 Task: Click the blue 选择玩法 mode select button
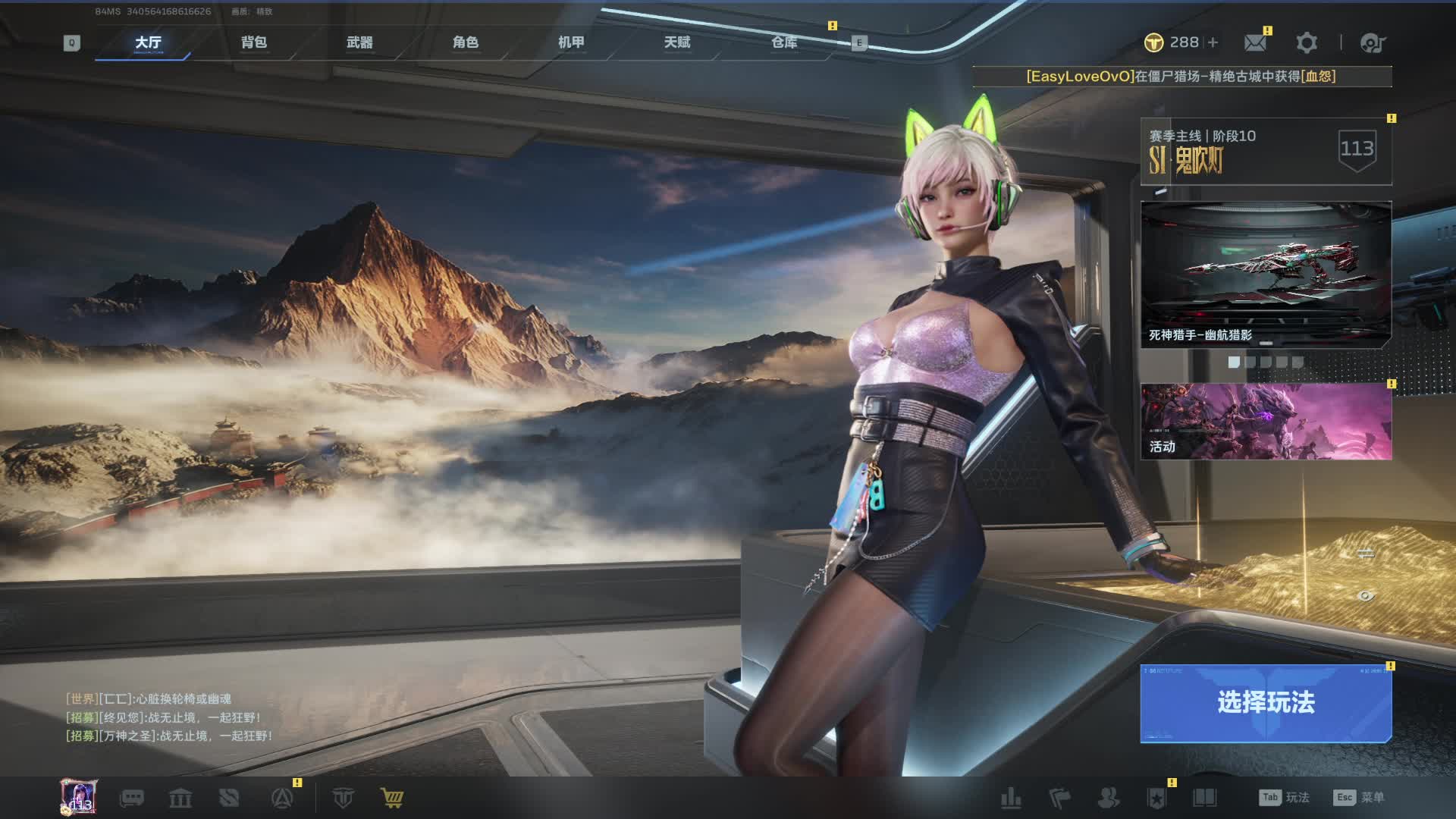(x=1266, y=703)
